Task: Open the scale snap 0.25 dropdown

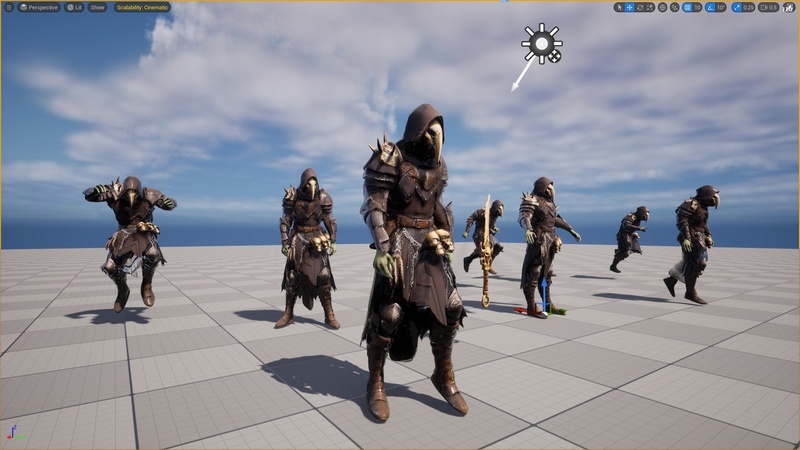Action: tap(747, 7)
